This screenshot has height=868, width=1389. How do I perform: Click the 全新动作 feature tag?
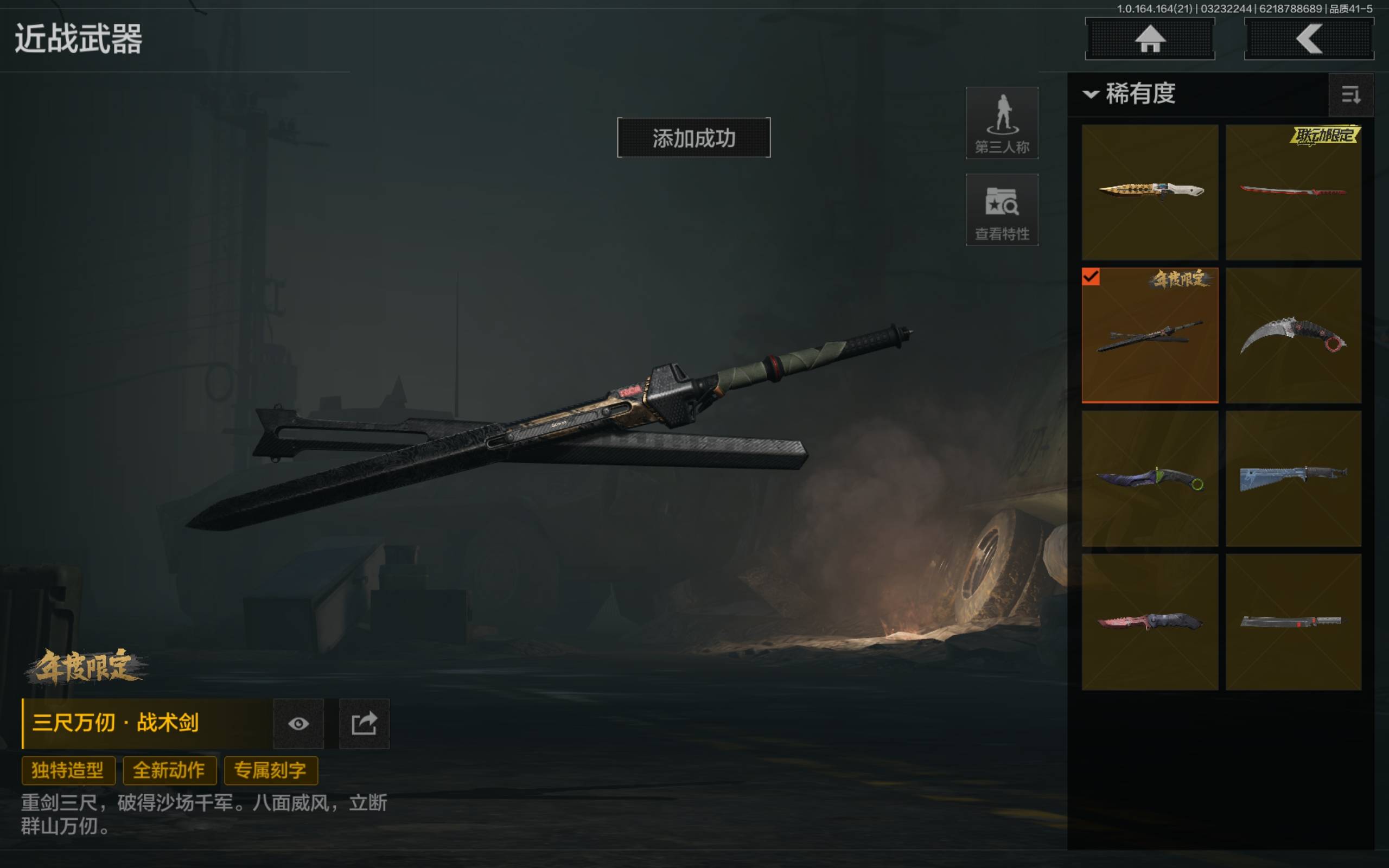point(169,770)
